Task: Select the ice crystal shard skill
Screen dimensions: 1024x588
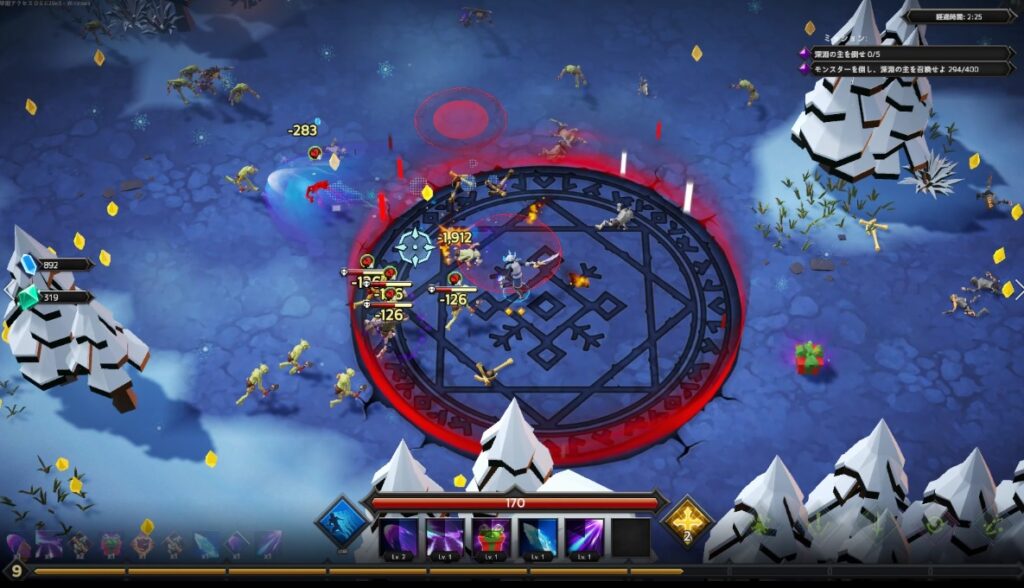Action: point(538,537)
